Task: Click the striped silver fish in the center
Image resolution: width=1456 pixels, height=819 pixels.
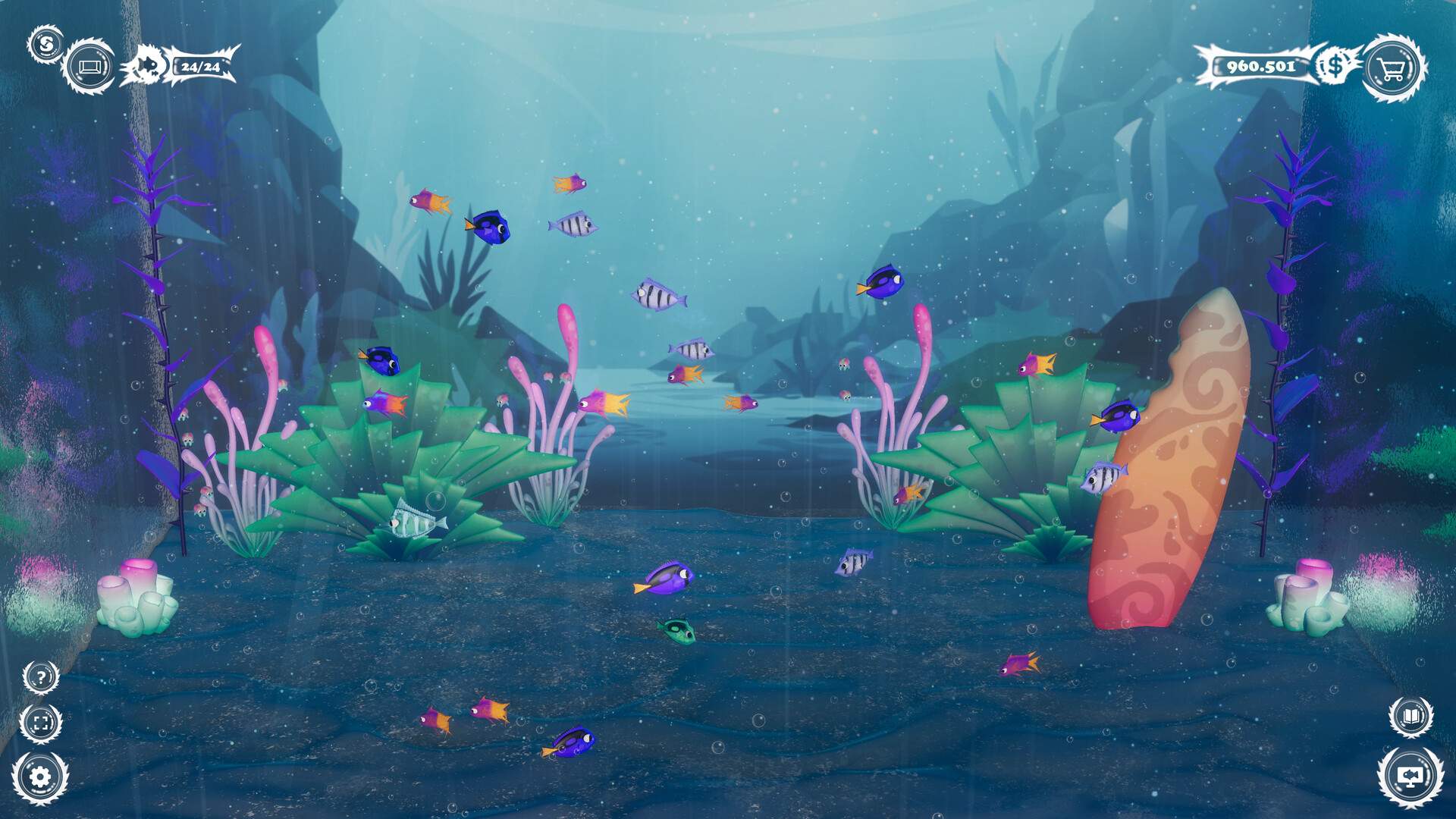Action: 656,296
